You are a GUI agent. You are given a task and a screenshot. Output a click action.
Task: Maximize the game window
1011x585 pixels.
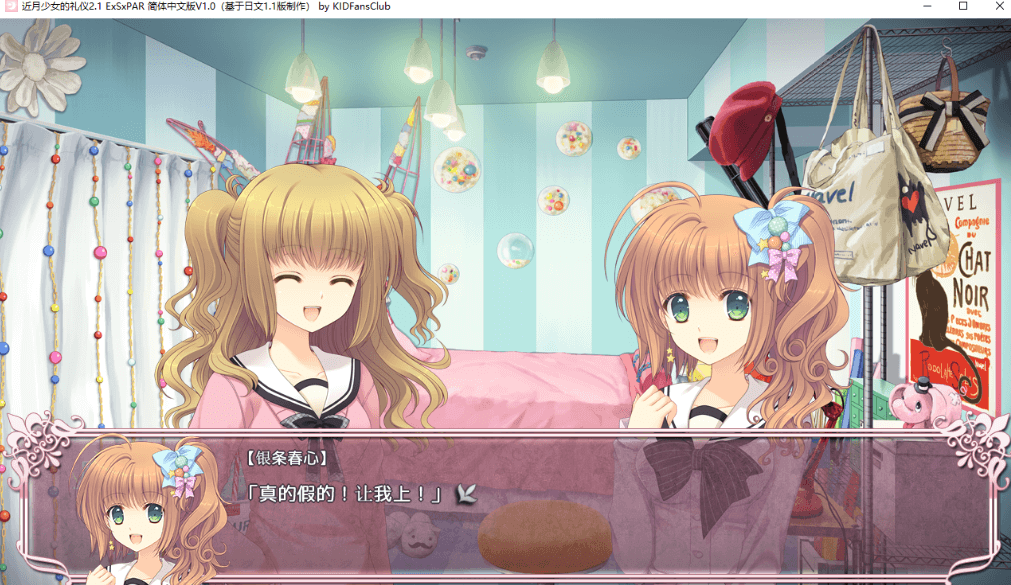(963, 6)
